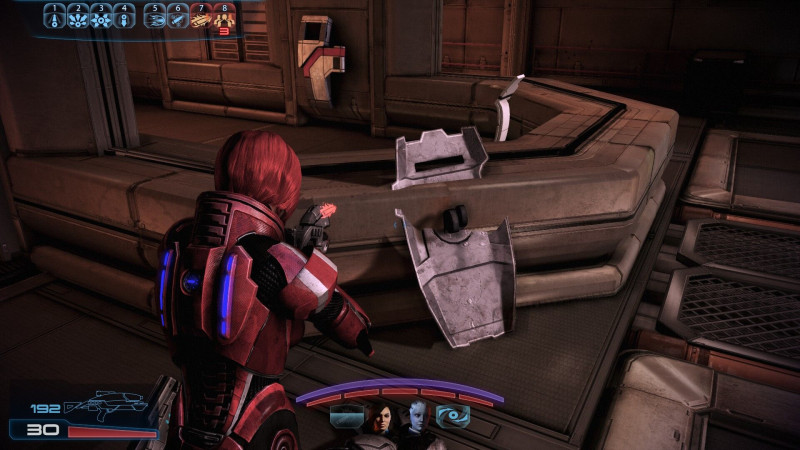This screenshot has width=800, height=450.
Task: Select the slot 6 blade power
Action: point(178,18)
